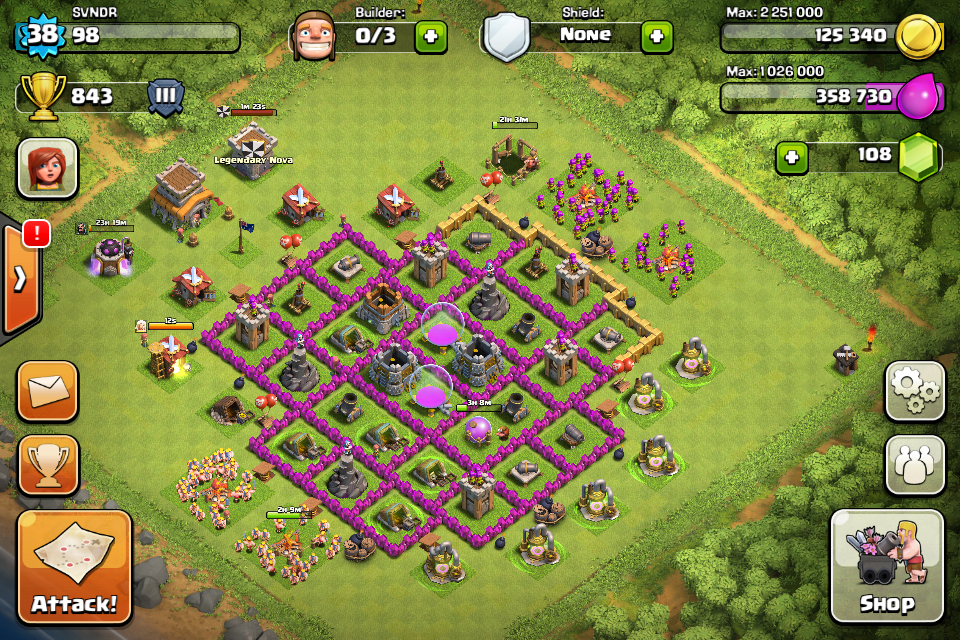Viewport: 960px width, 640px height.
Task: Open the red-haired villager profile button
Action: pos(47,168)
